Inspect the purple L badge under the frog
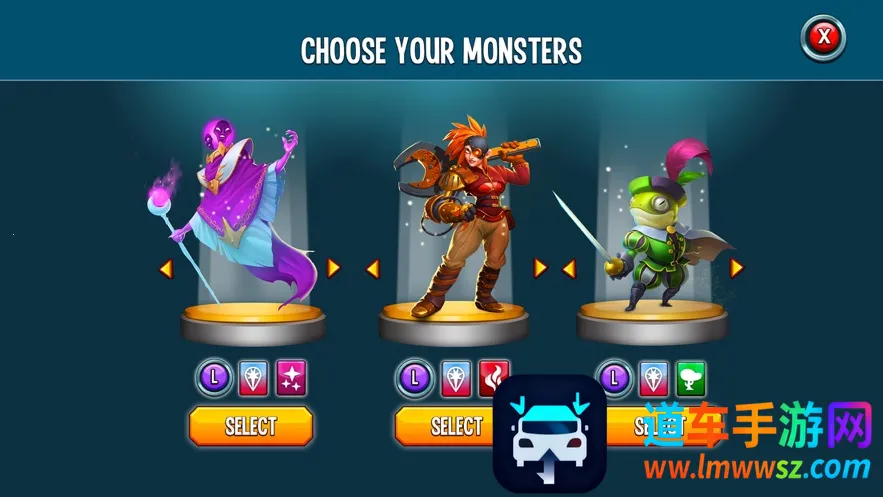883x497 pixels. point(613,377)
